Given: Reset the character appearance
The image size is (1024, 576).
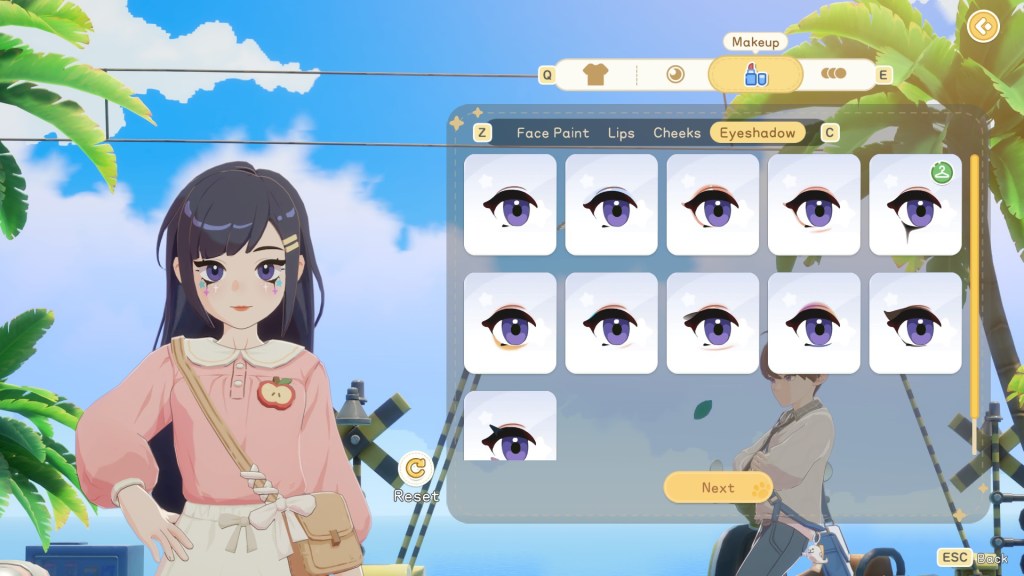Looking at the screenshot, I should (415, 469).
